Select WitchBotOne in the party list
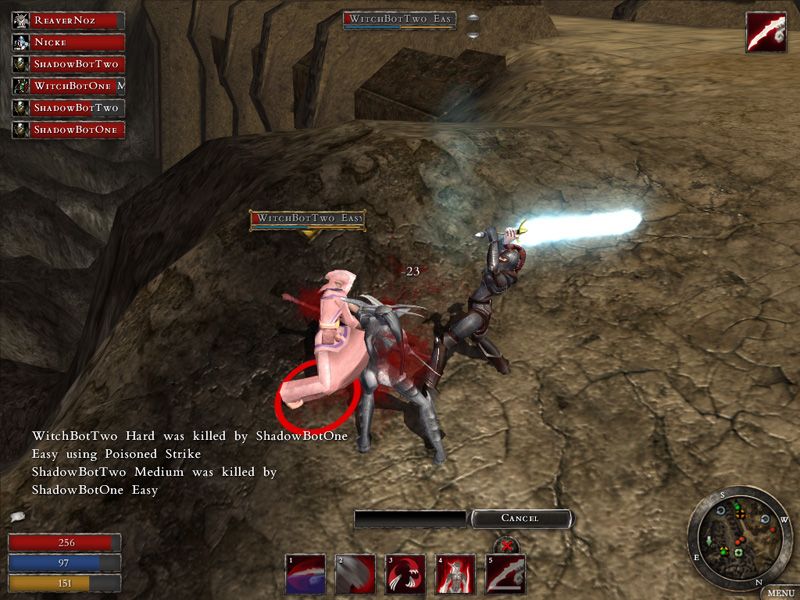Viewport: 800px width, 600px height. tap(68, 86)
